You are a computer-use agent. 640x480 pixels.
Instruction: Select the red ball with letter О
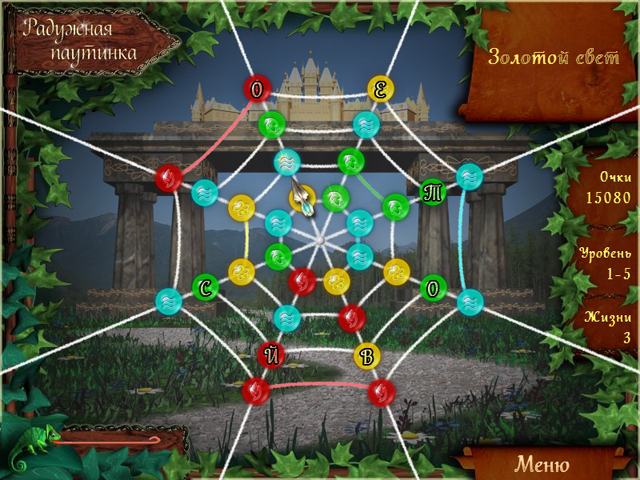pos(256,90)
